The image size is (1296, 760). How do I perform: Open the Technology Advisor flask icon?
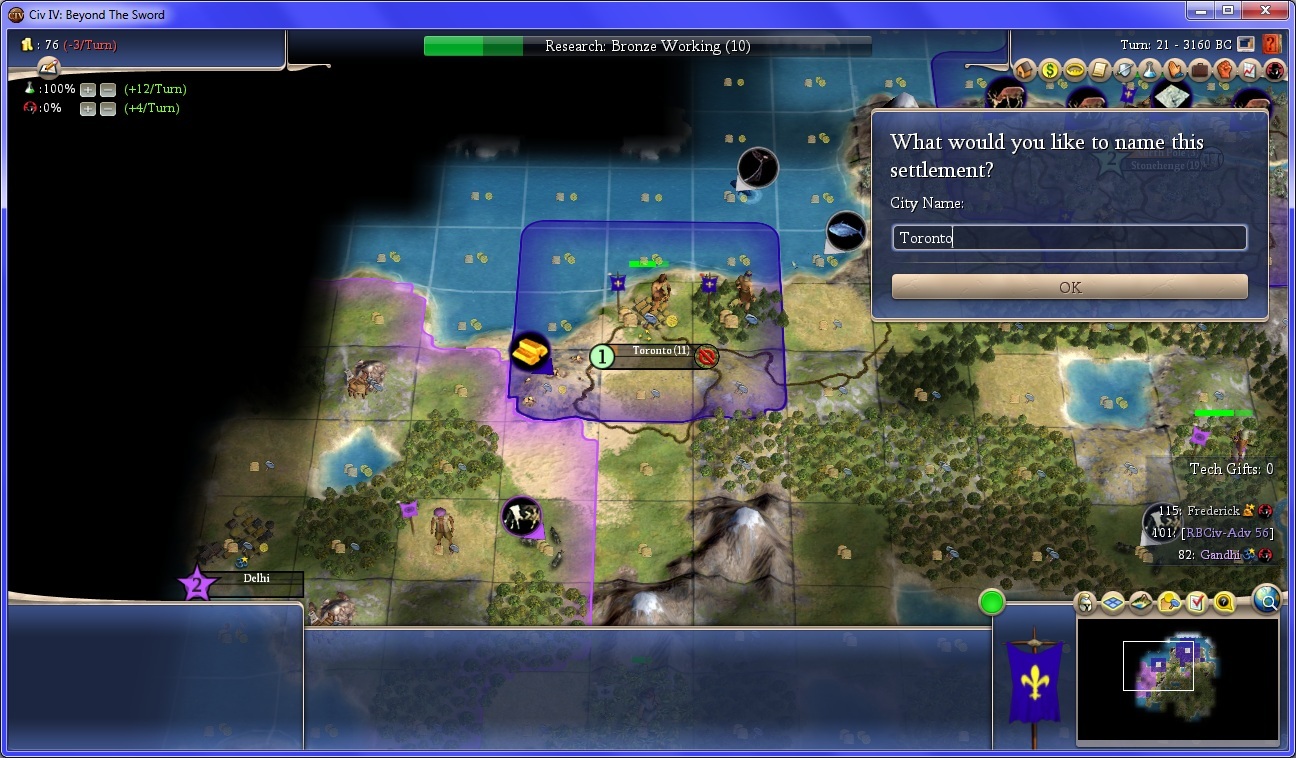pyautogui.click(x=1149, y=71)
